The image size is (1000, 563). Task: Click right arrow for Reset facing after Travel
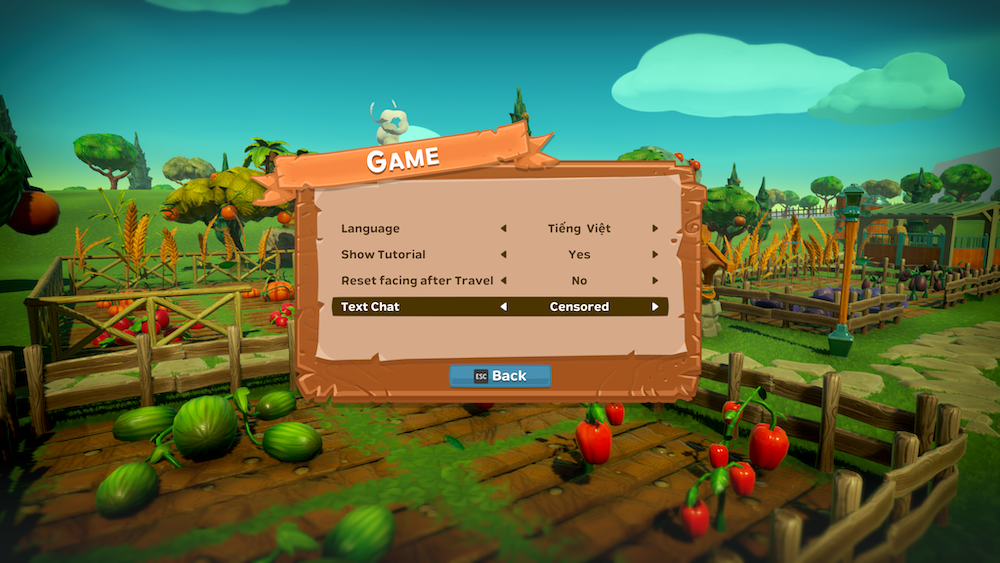[x=655, y=281]
